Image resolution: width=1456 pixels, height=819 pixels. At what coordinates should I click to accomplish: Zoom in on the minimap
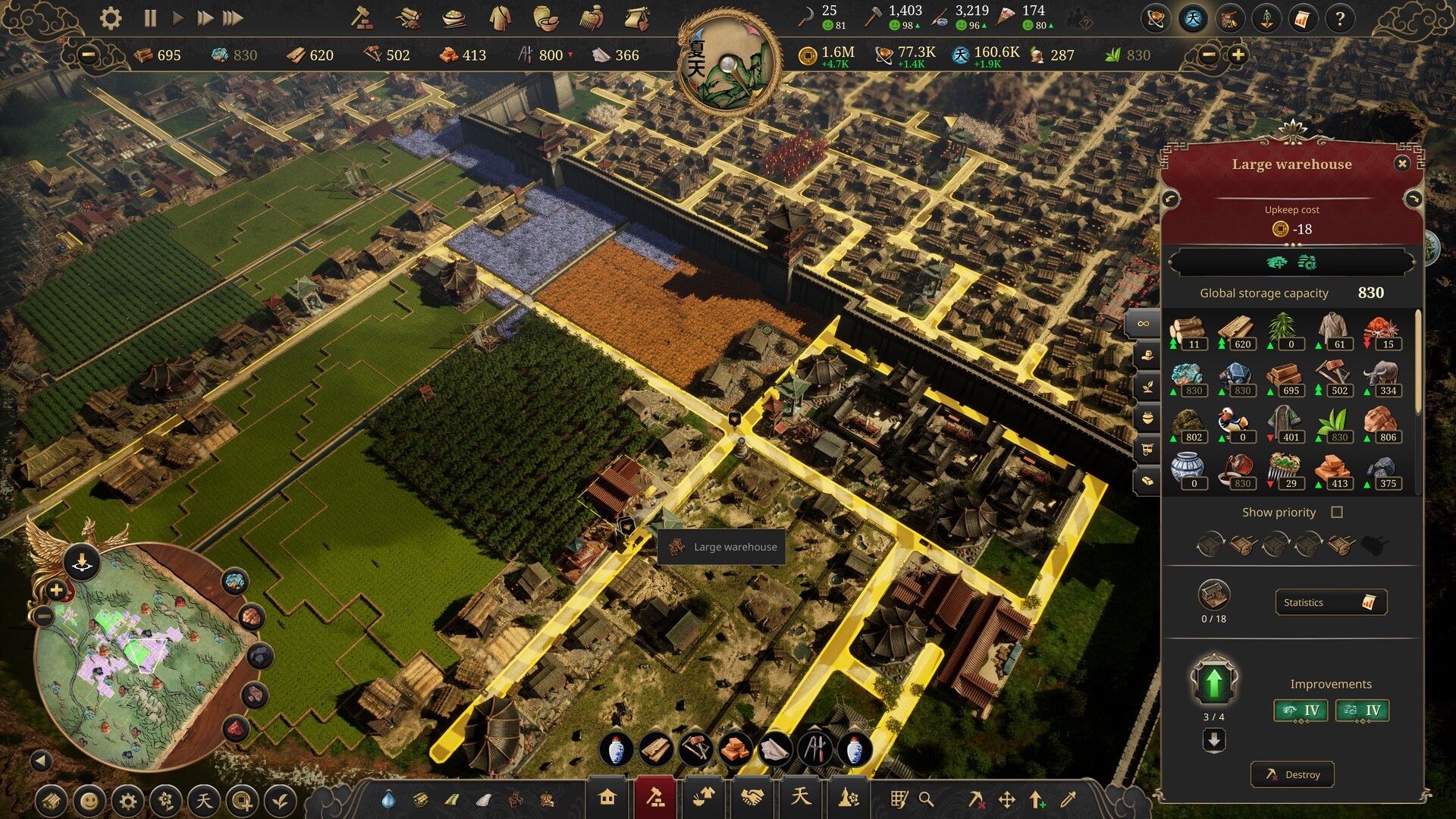coord(56,590)
